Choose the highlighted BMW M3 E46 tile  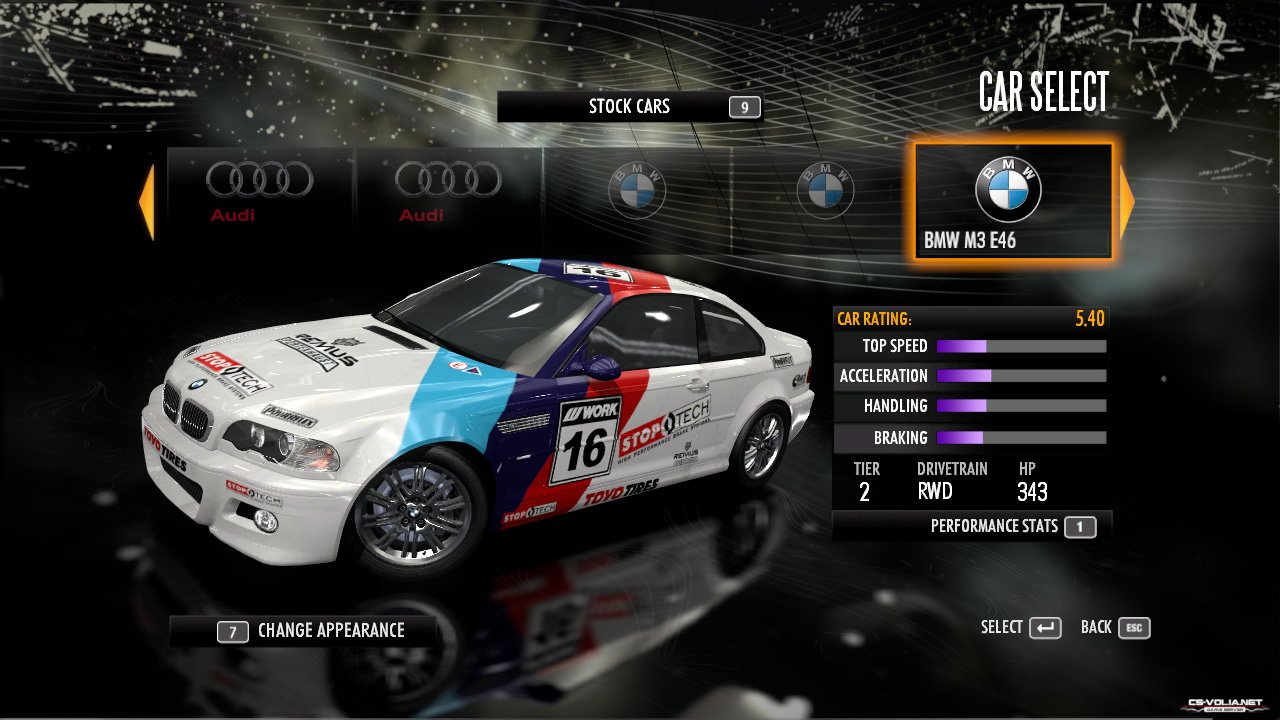point(1012,202)
